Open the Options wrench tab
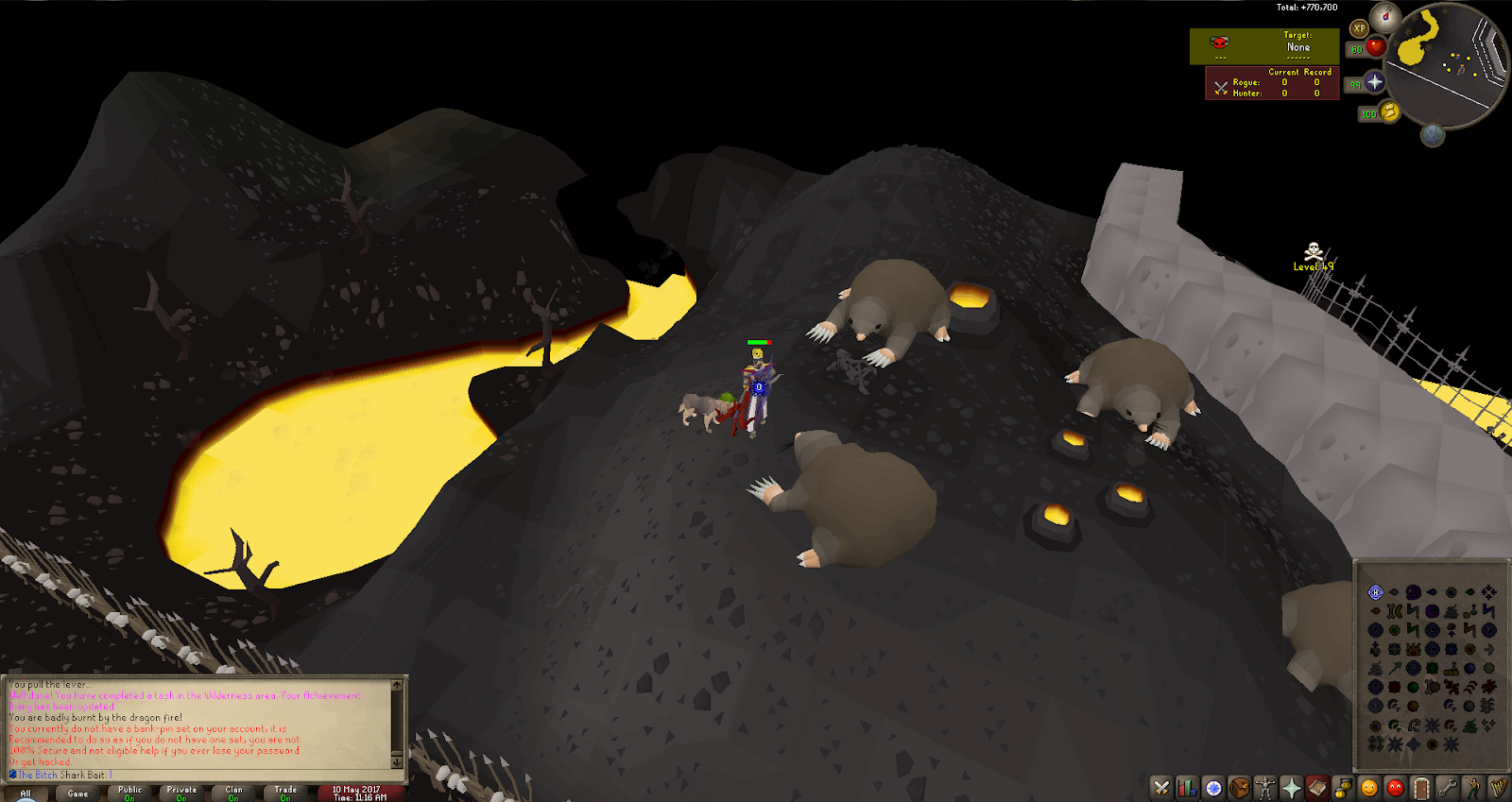The width and height of the screenshot is (1512, 802). point(1447,788)
